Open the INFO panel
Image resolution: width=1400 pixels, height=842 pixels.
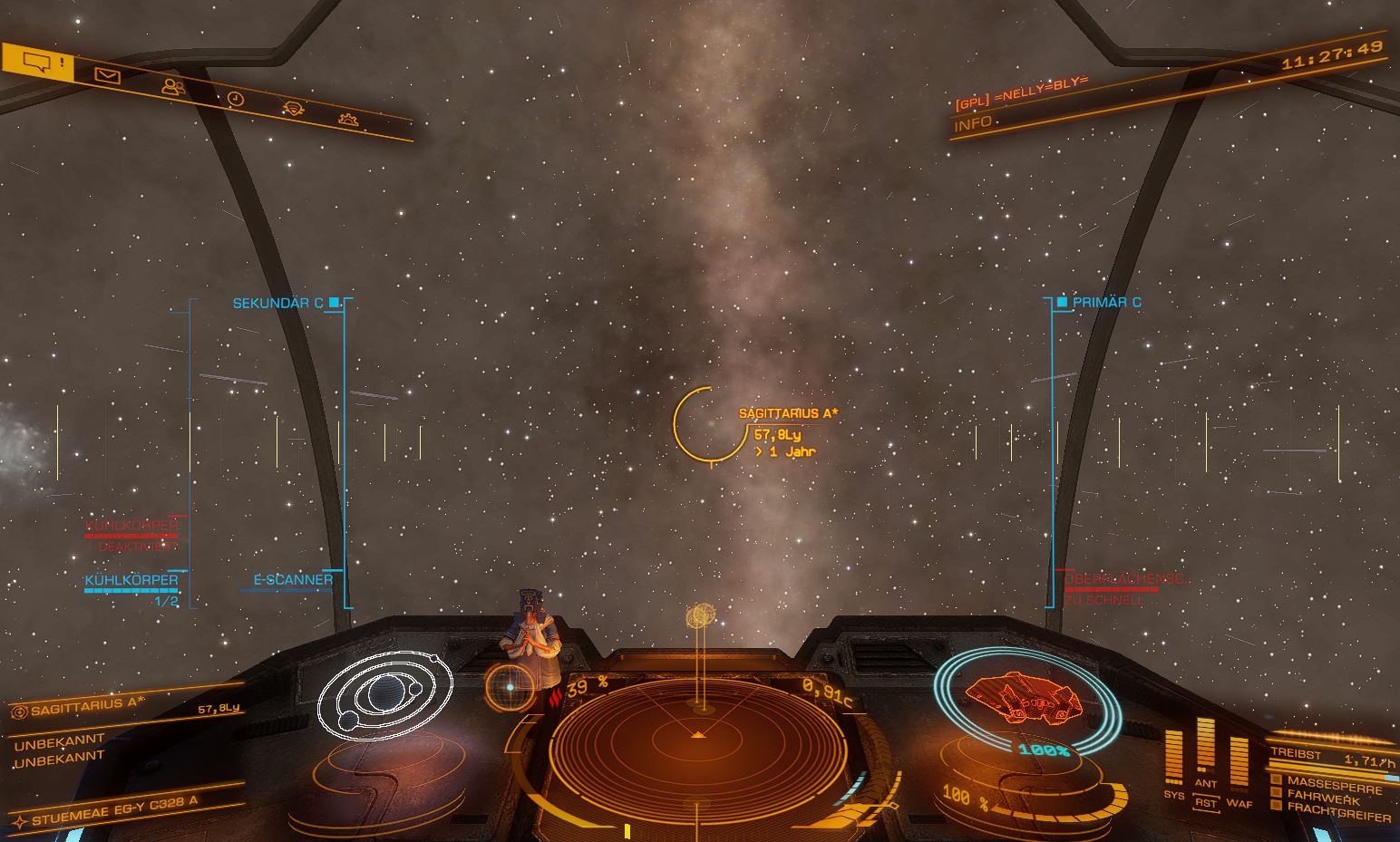973,123
